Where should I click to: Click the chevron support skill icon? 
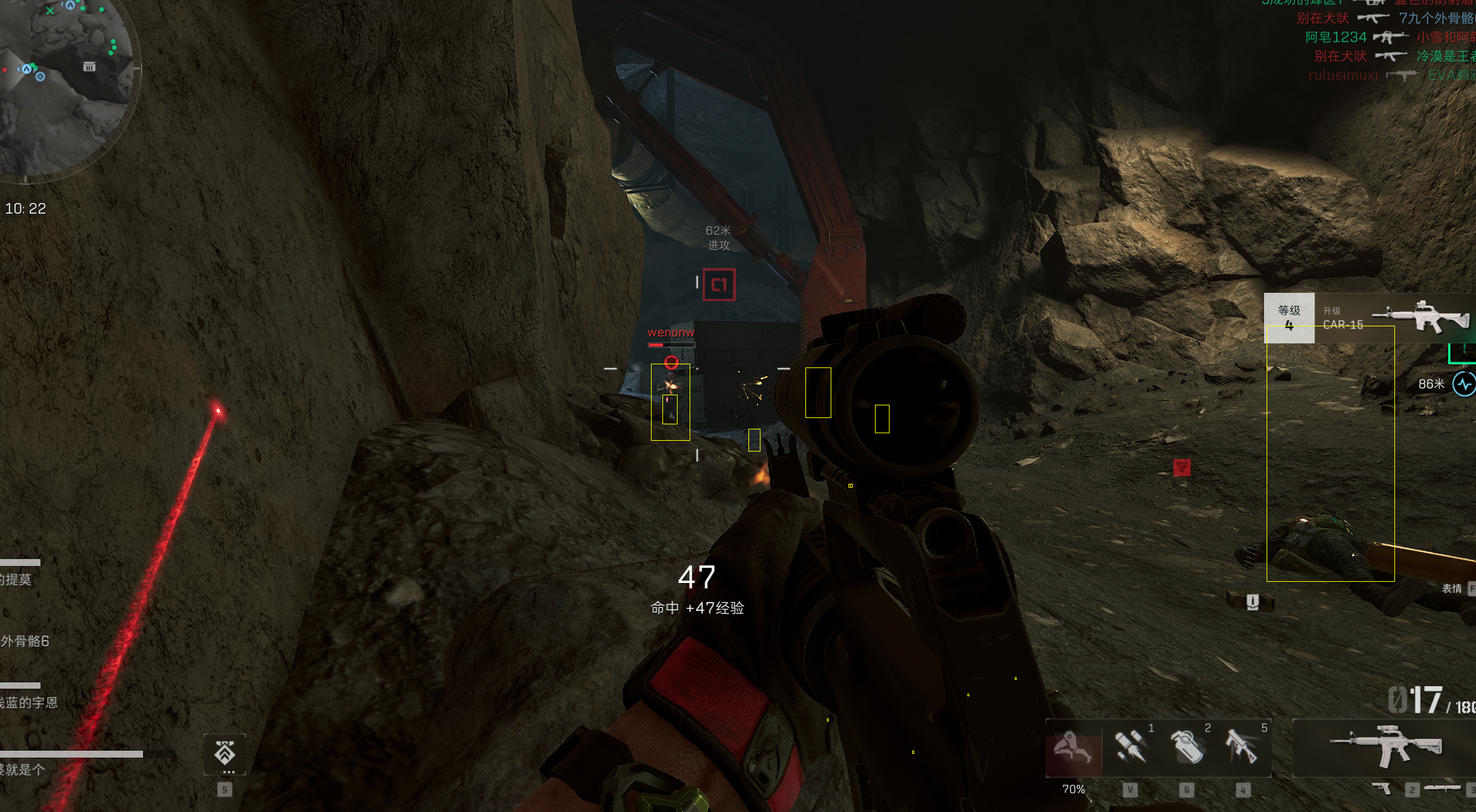(225, 753)
